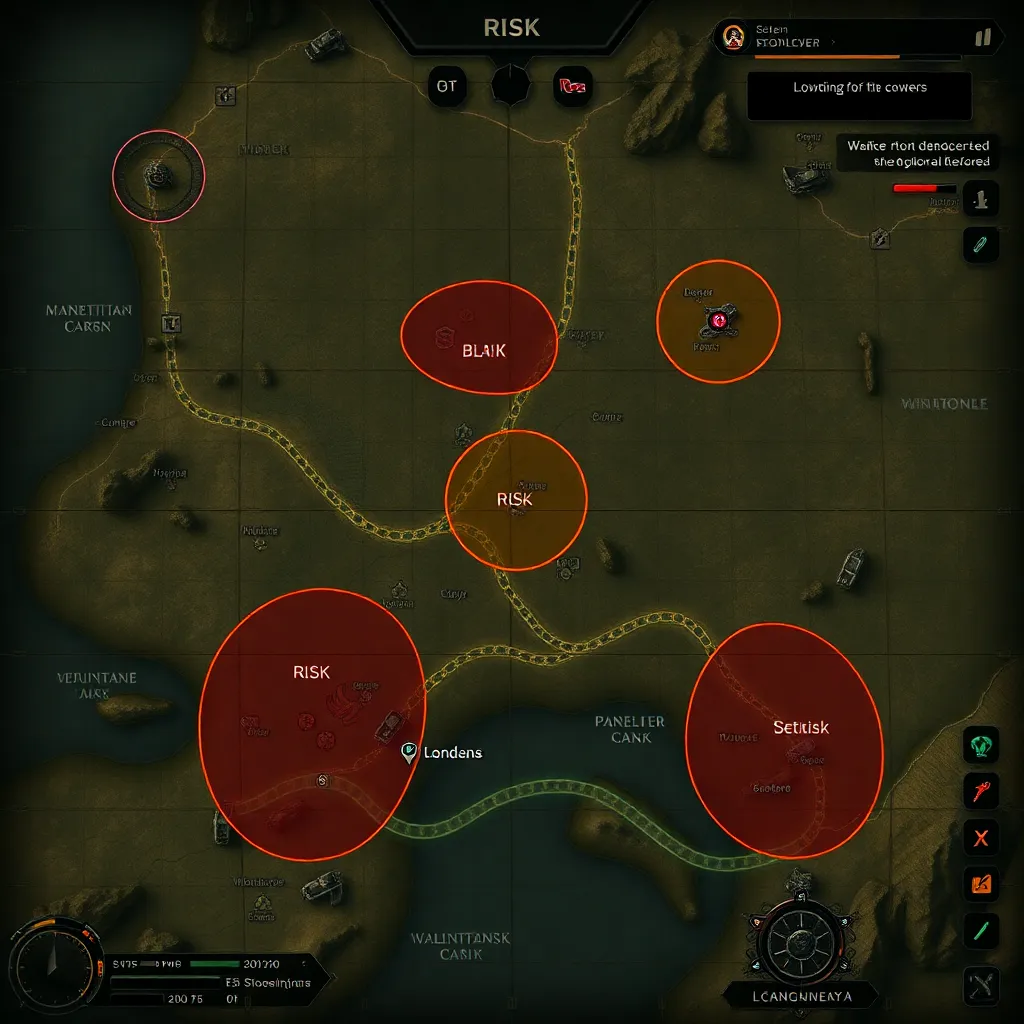Click the orange X sidebar button
1024x1024 pixels.
click(981, 837)
